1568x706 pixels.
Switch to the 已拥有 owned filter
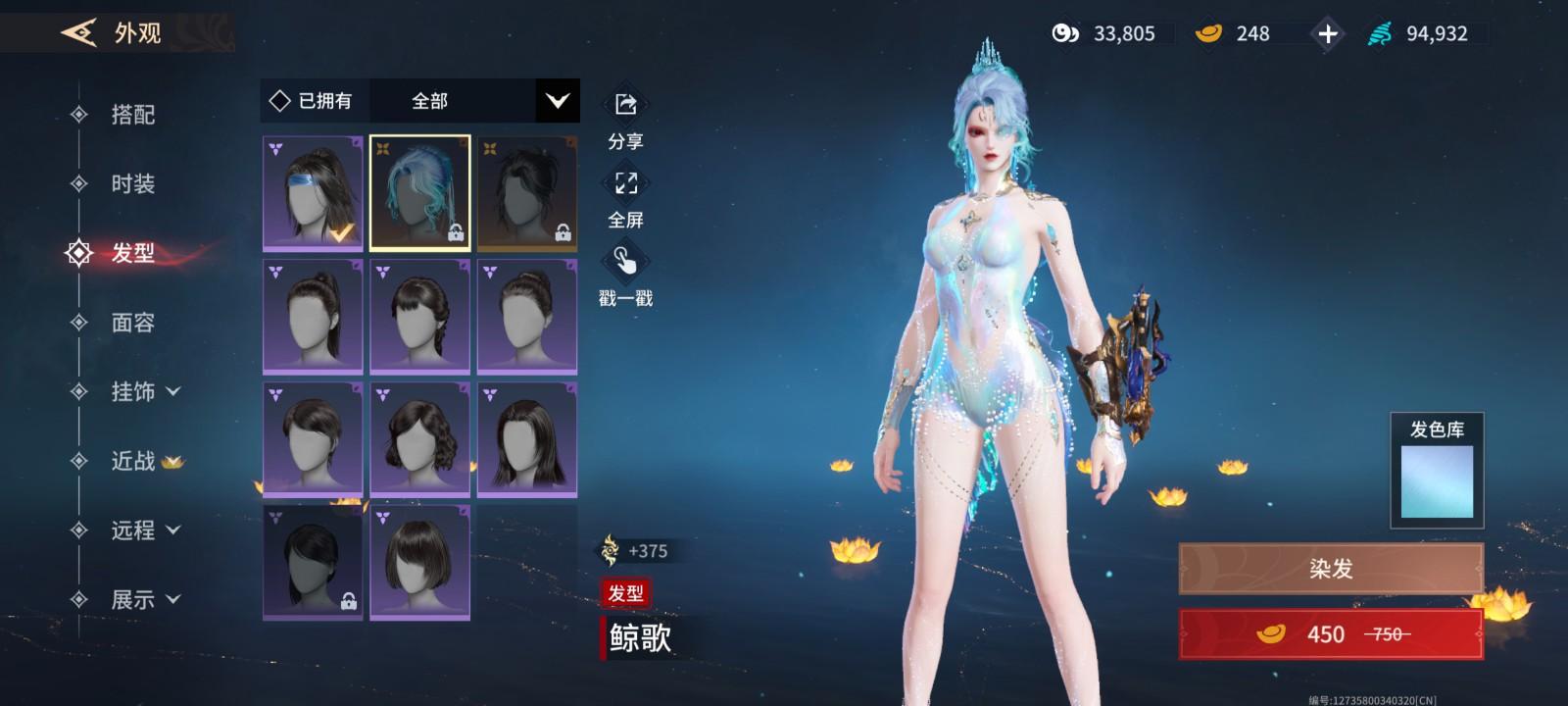click(314, 100)
